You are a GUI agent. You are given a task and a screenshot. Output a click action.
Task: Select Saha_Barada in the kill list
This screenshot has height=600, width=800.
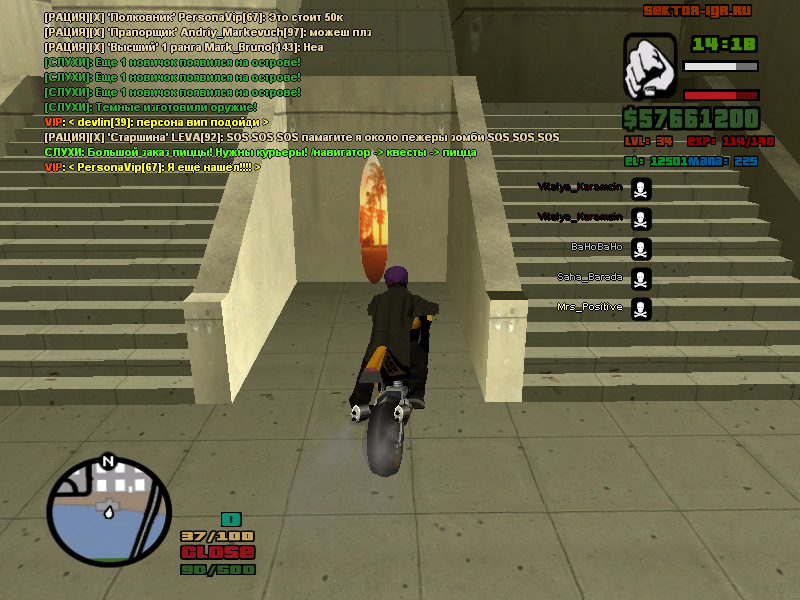coord(590,277)
